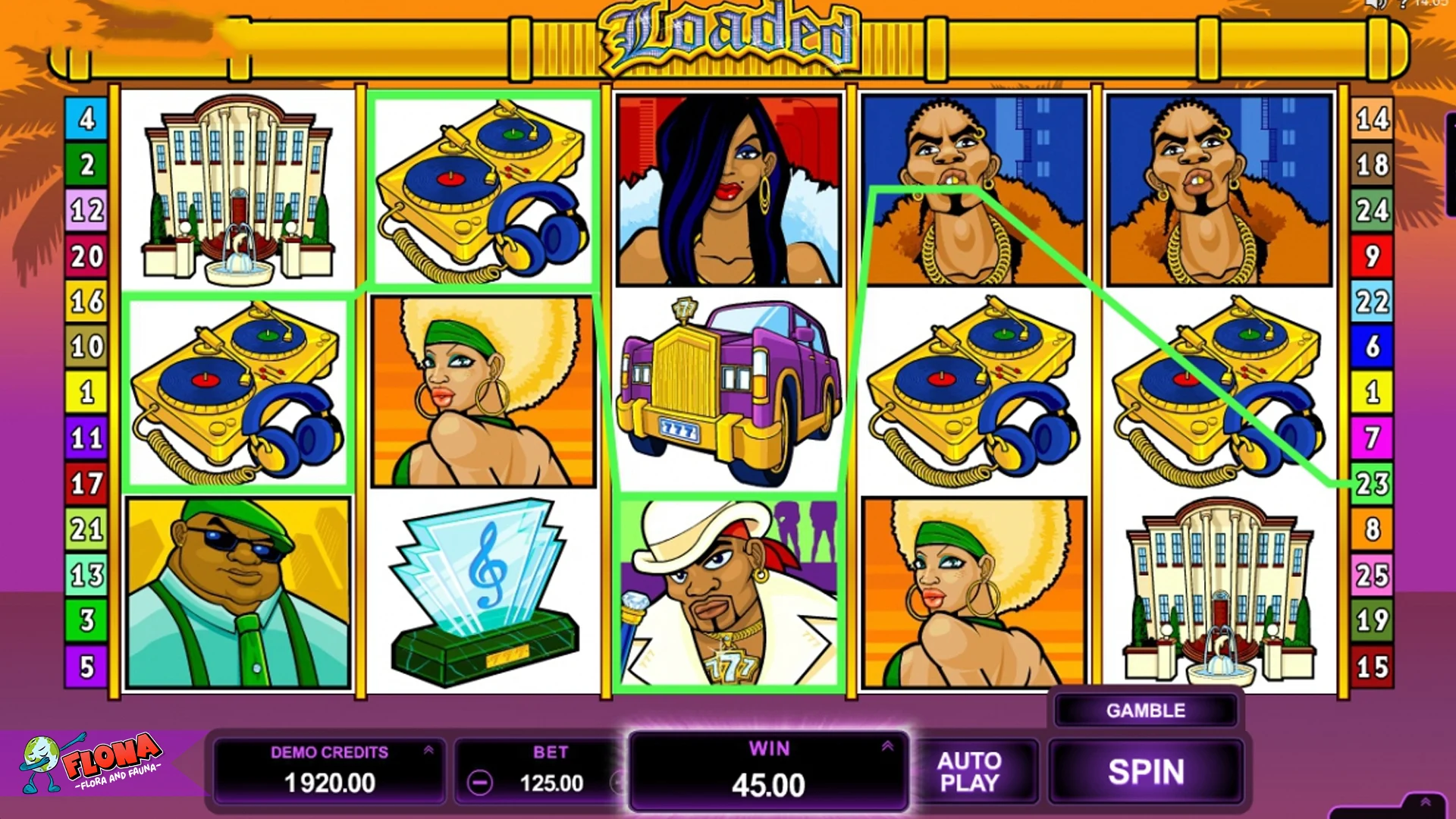Pick payline number 9
The height and width of the screenshot is (819, 1456).
[1372, 256]
